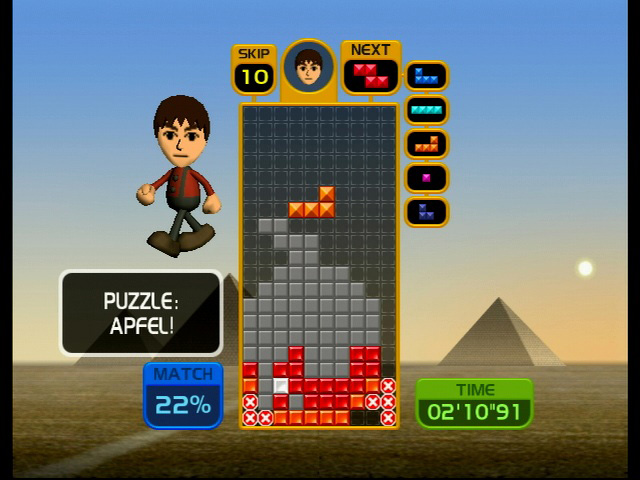The height and width of the screenshot is (480, 640).
Task: Select the red Z piece in NEXT box
Action: coord(370,75)
